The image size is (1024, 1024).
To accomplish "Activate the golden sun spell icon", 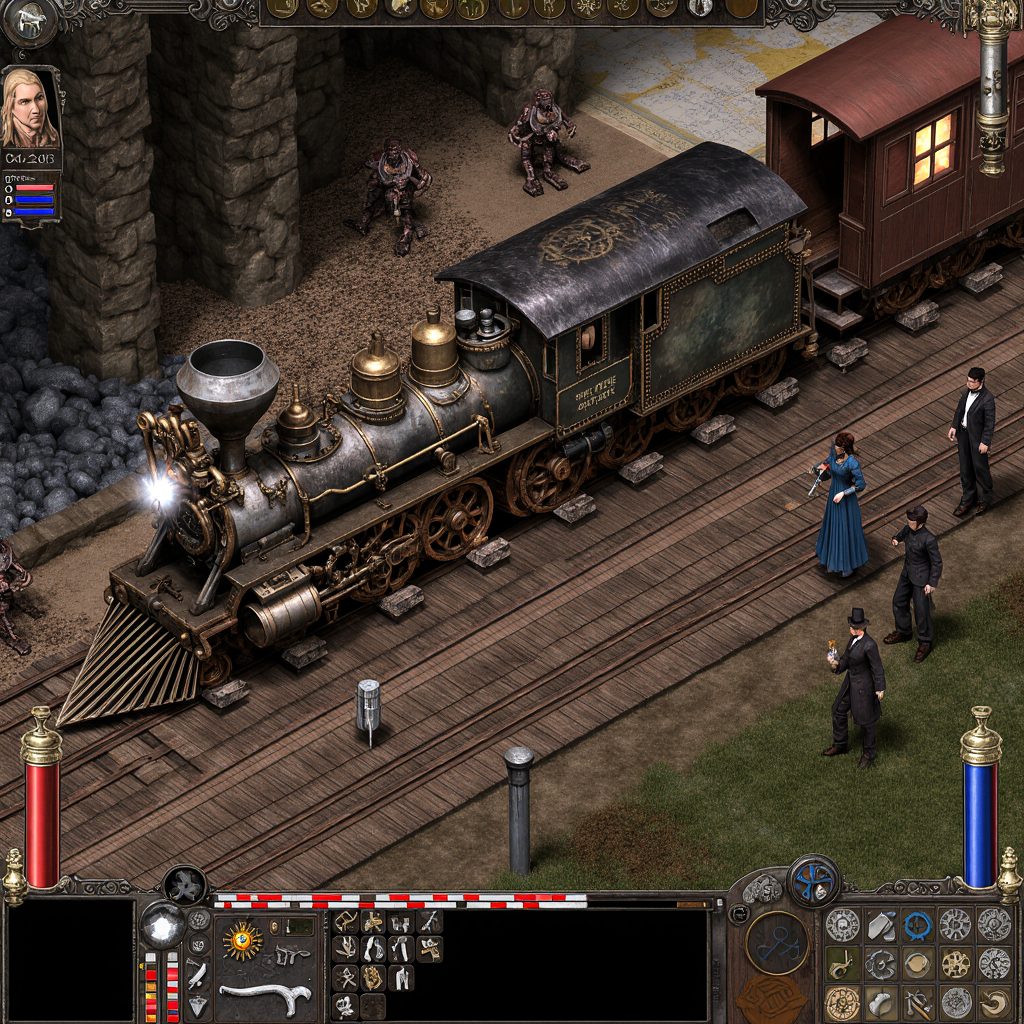I will point(242,941).
